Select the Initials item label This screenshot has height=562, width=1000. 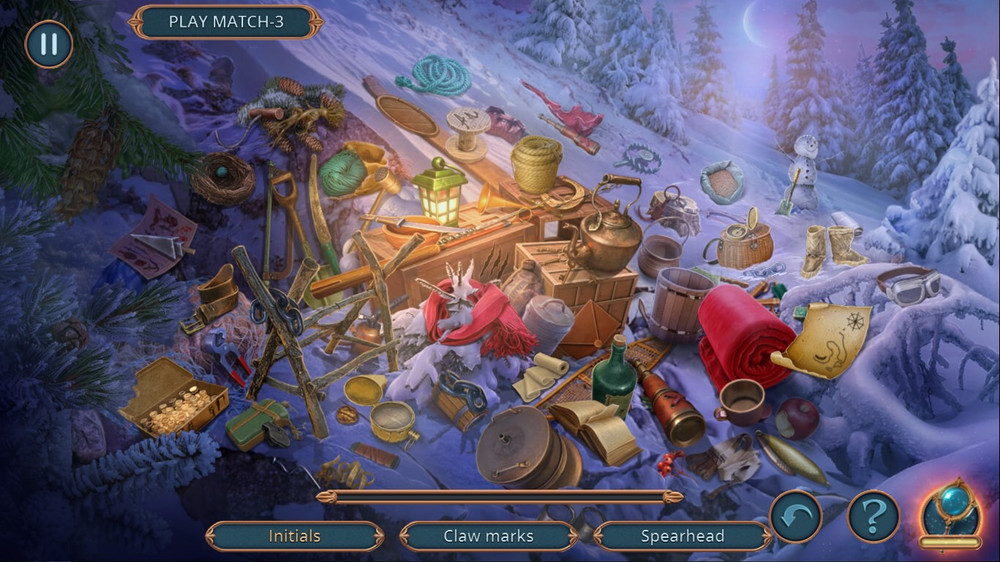pos(295,536)
